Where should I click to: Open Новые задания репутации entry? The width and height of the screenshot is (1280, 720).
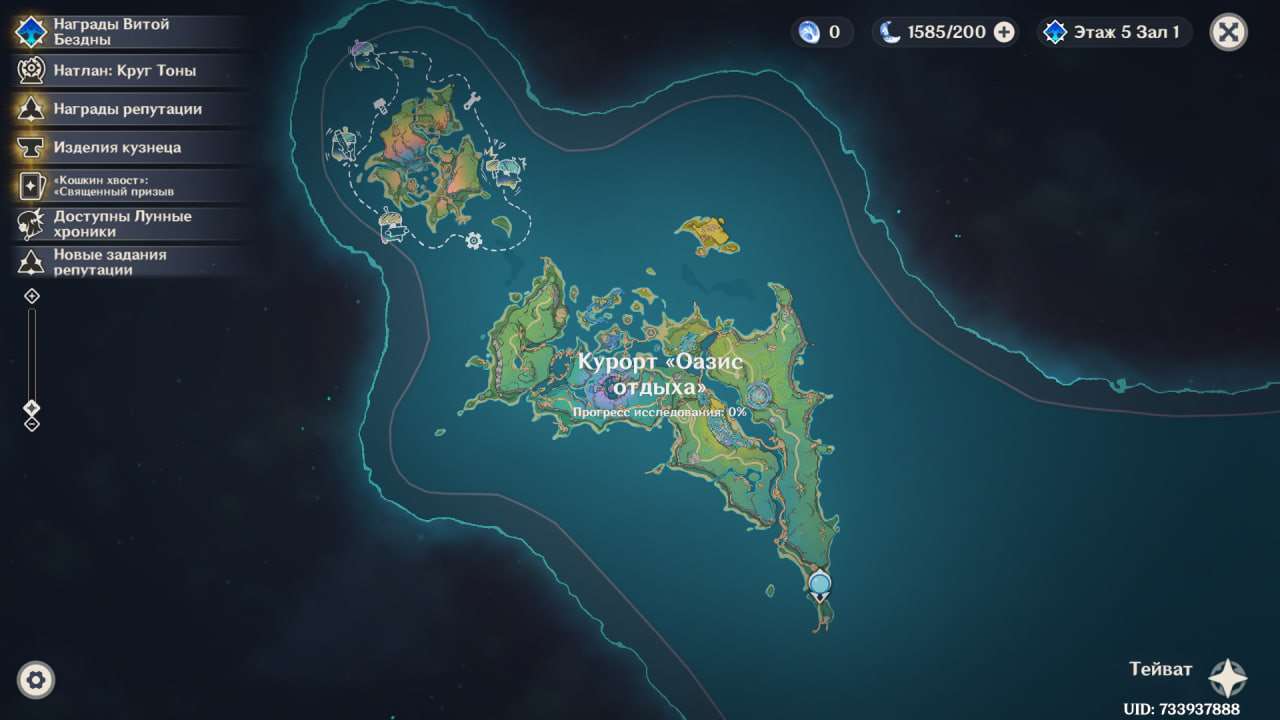[110, 262]
